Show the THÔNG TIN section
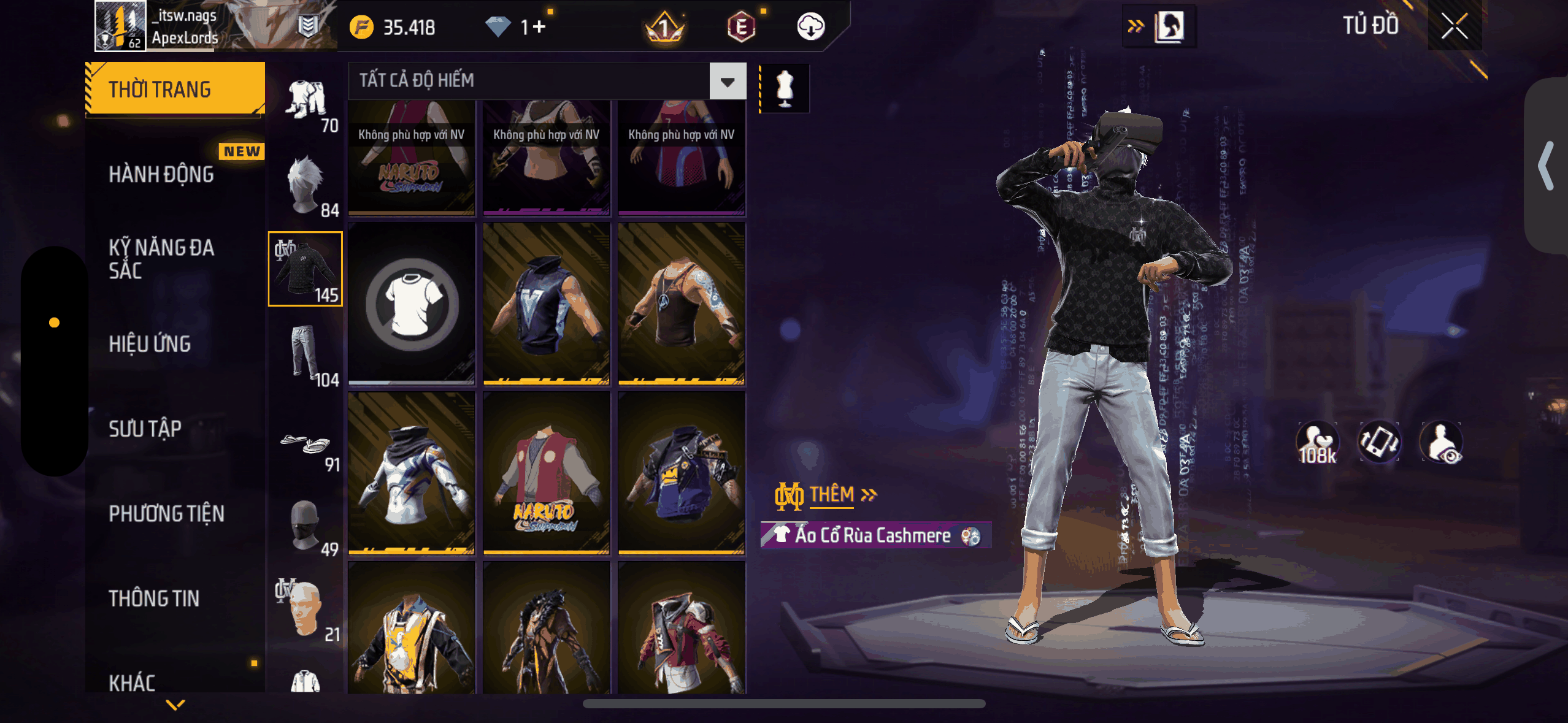The width and height of the screenshot is (1568, 723). click(154, 599)
